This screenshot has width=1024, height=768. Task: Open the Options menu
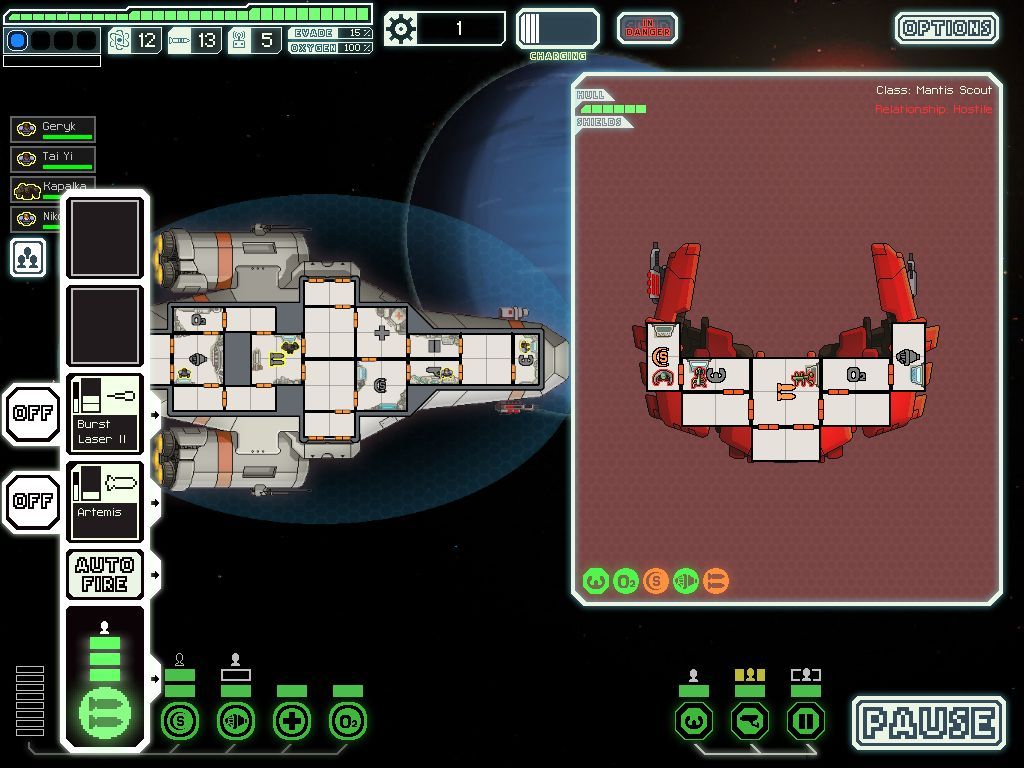tap(946, 28)
